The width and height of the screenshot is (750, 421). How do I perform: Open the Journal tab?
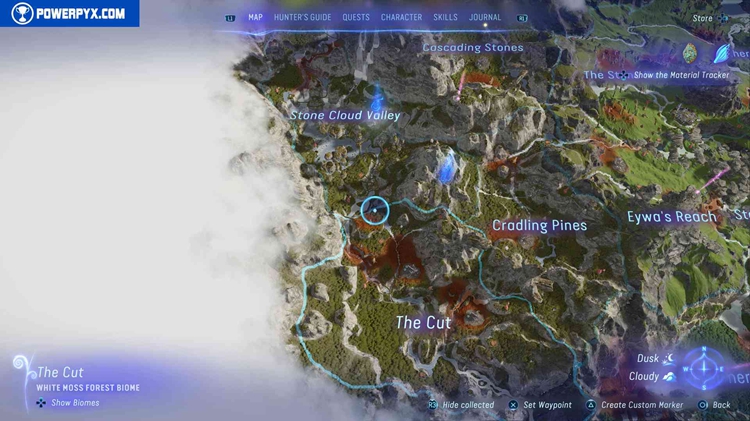pyautogui.click(x=485, y=17)
